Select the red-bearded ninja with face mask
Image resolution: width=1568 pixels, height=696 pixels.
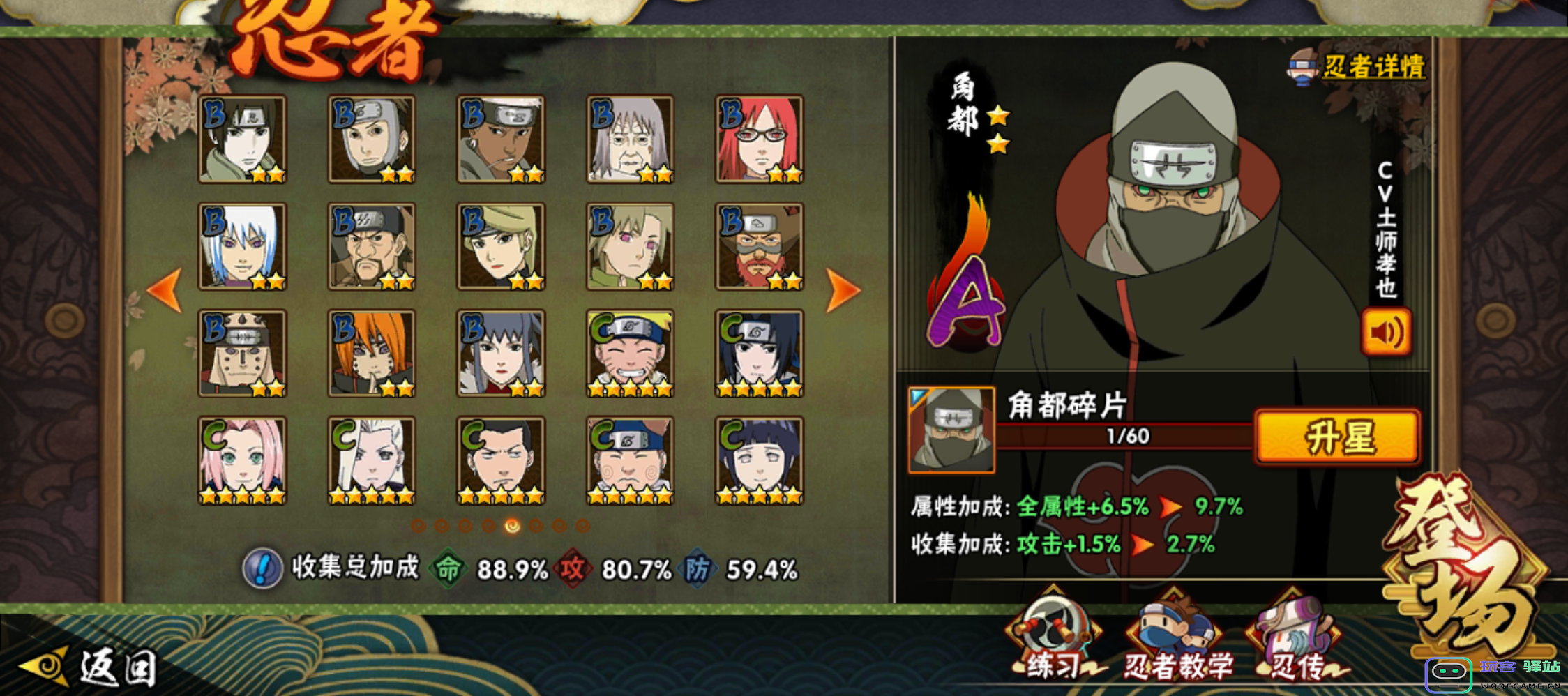coord(760,246)
